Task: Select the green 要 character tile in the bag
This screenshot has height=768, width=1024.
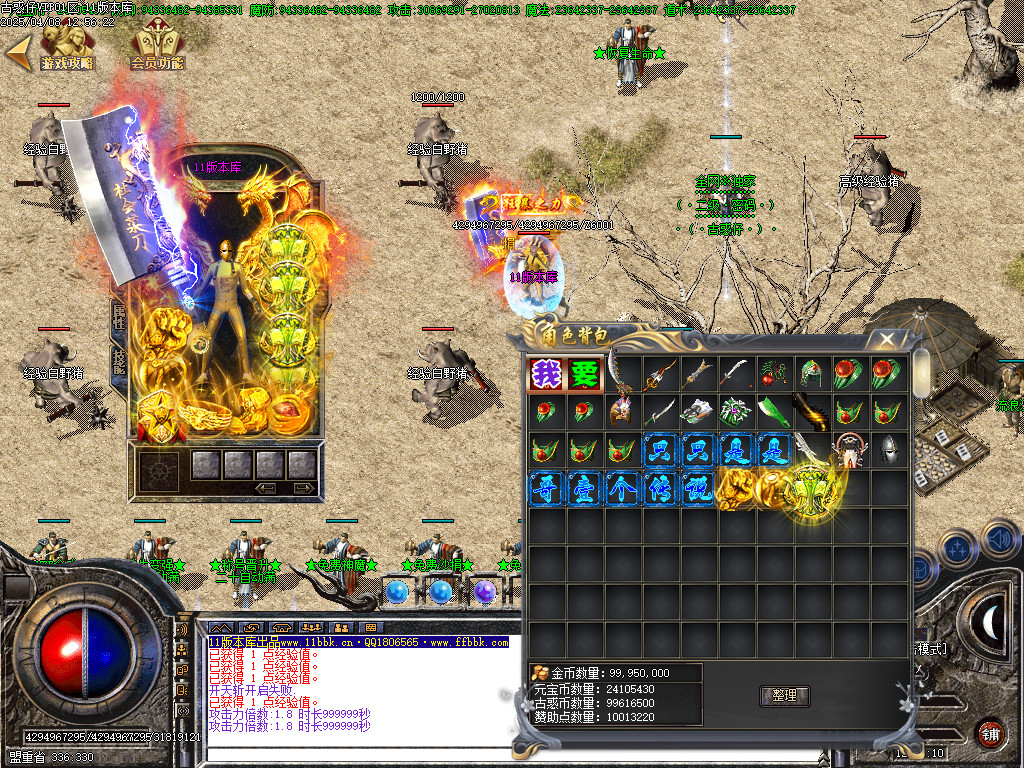Action: point(584,375)
